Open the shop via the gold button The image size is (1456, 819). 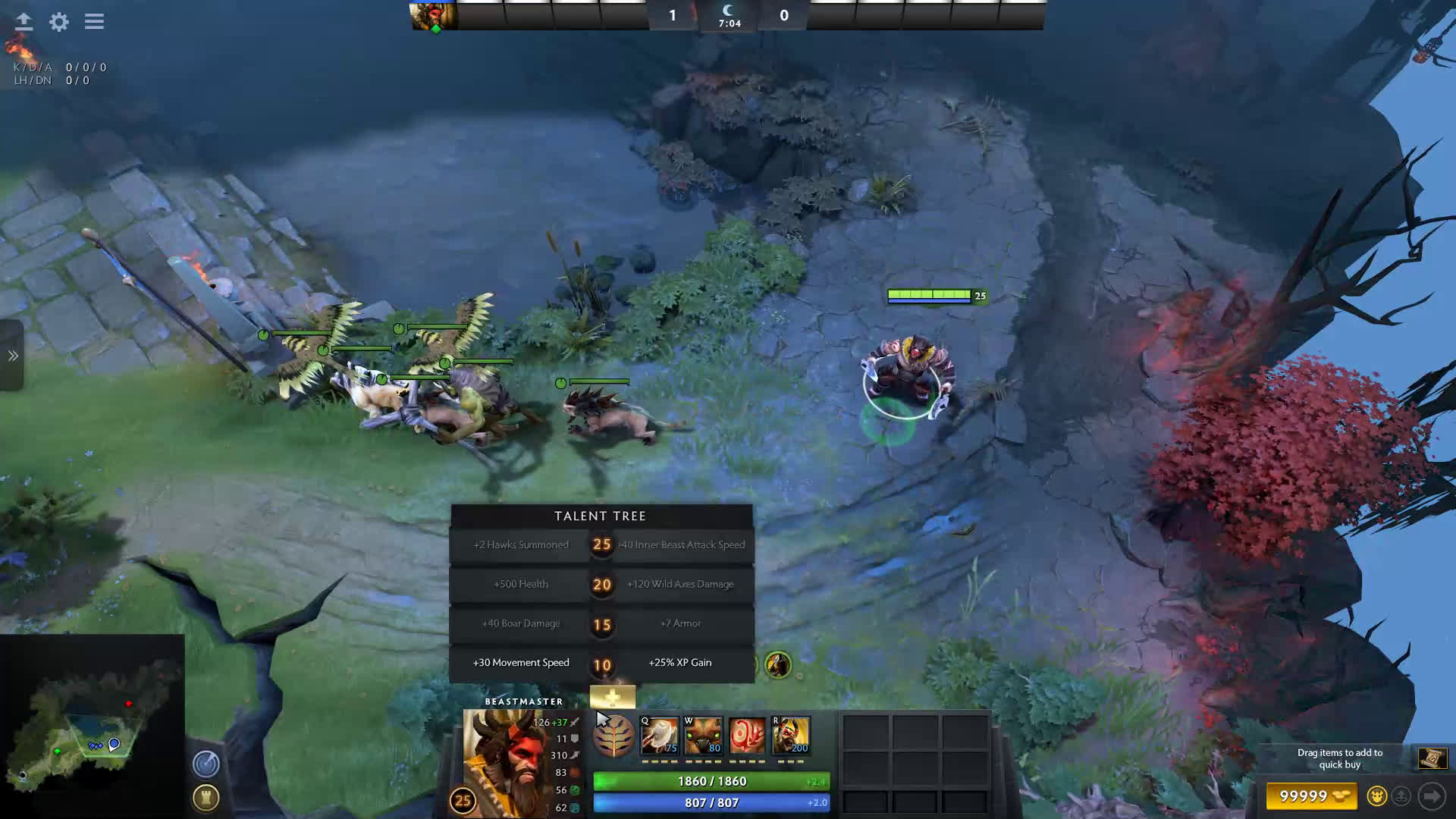pos(1311,796)
